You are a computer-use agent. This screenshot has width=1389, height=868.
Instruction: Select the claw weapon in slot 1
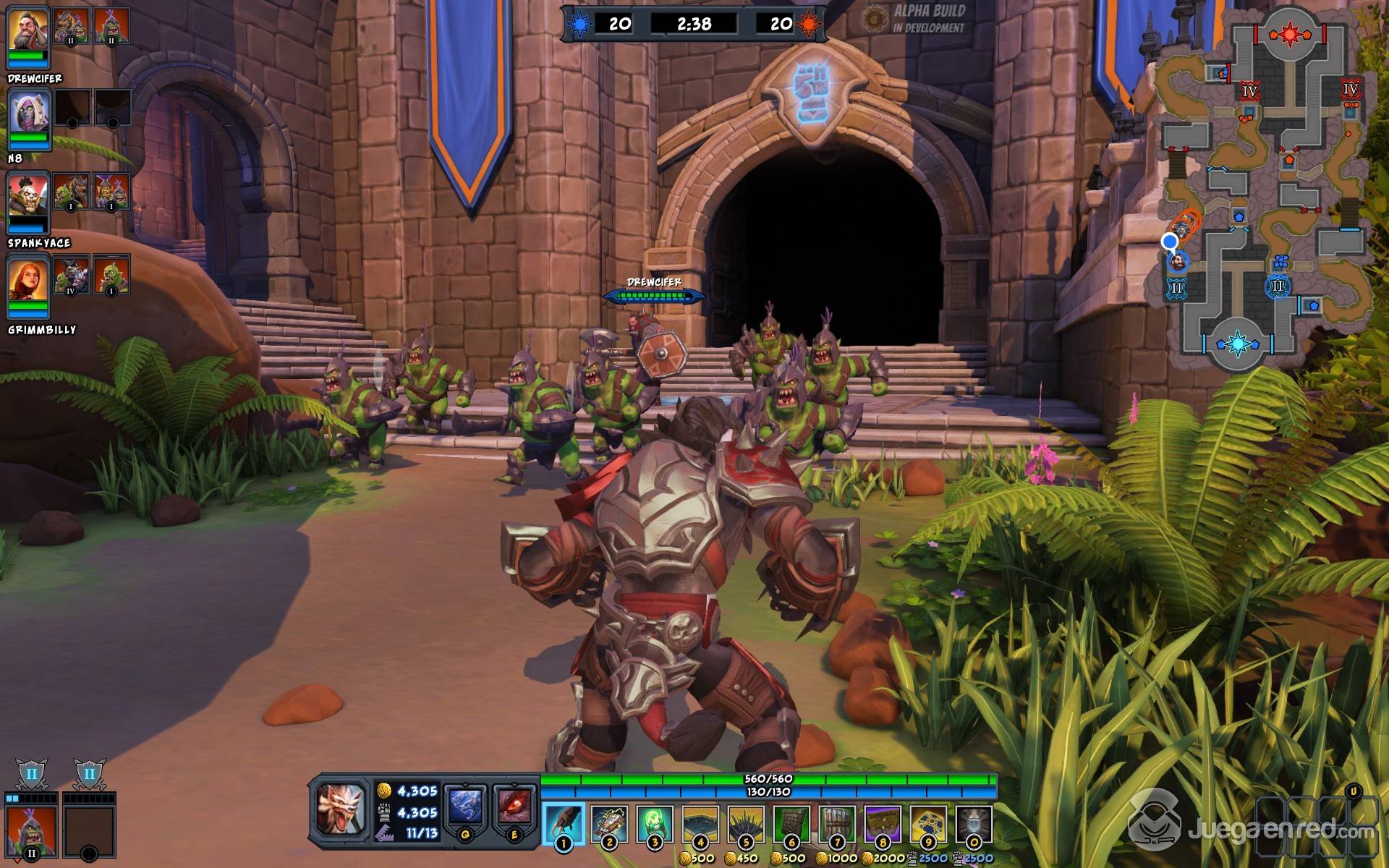(x=564, y=824)
